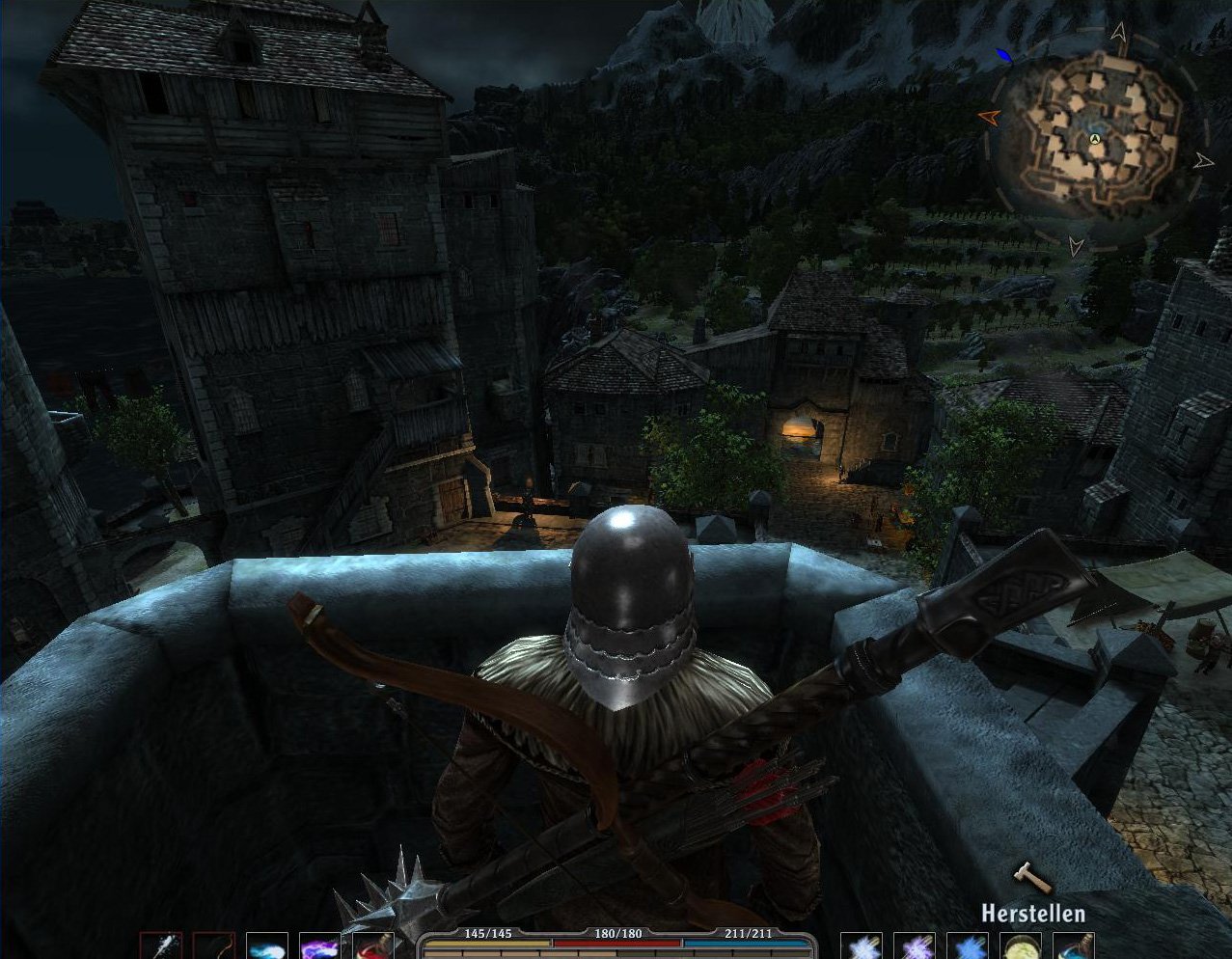Click the orange arrow marker on the minimap rim
1232x959 pixels.
click(989, 117)
